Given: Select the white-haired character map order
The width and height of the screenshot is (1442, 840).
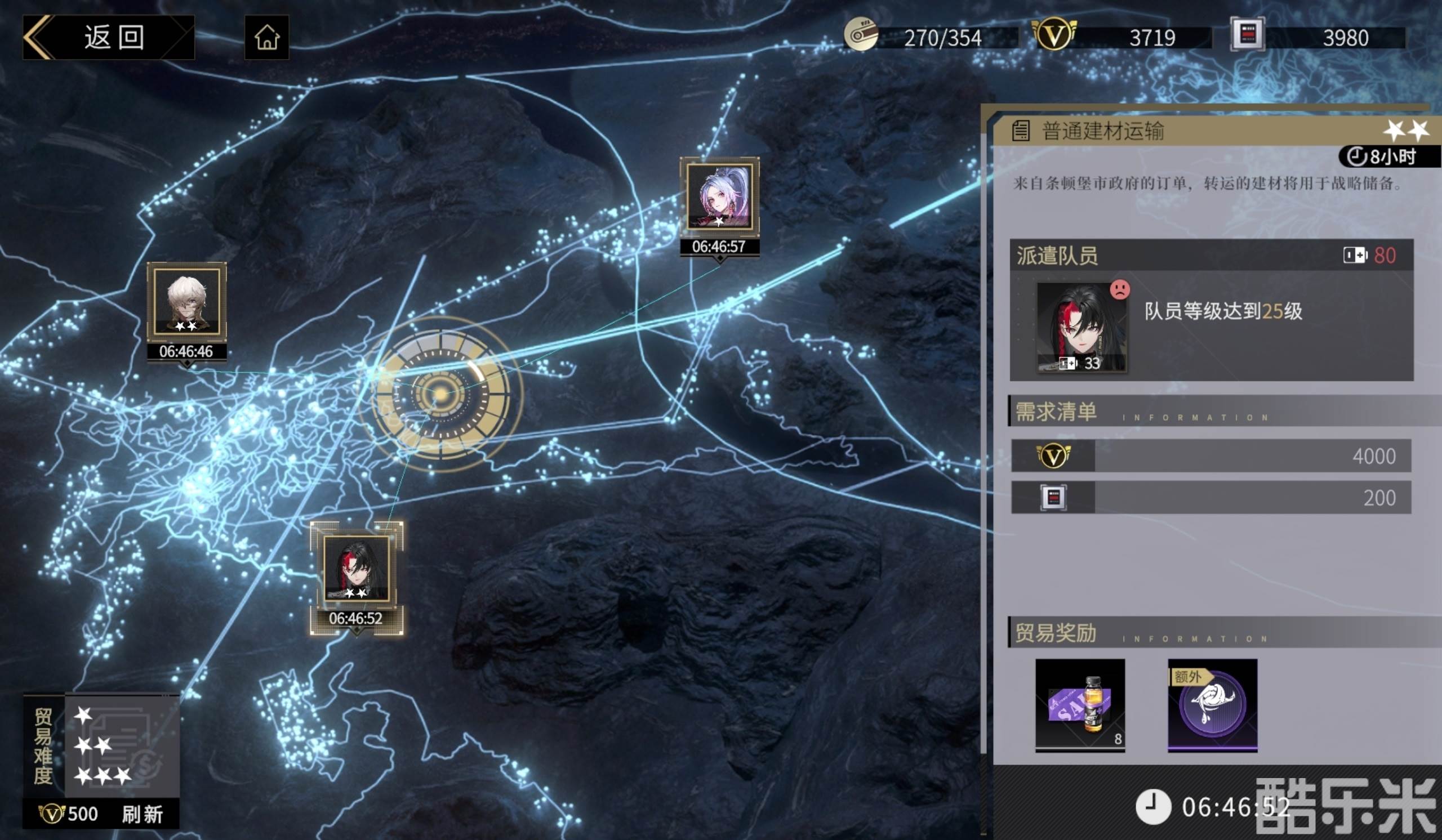Looking at the screenshot, I should point(186,301).
